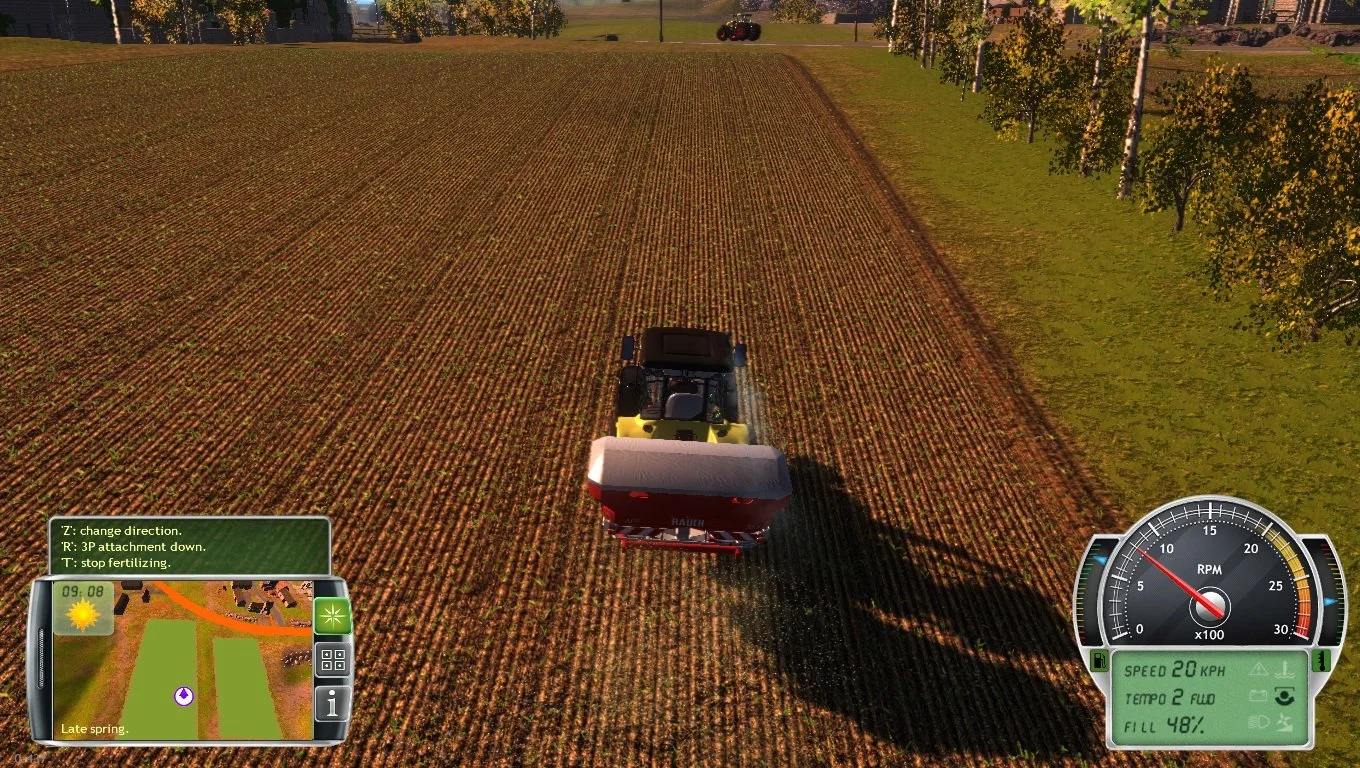Click the FILL 48% level indicator
The image size is (1360, 768).
click(x=1162, y=725)
